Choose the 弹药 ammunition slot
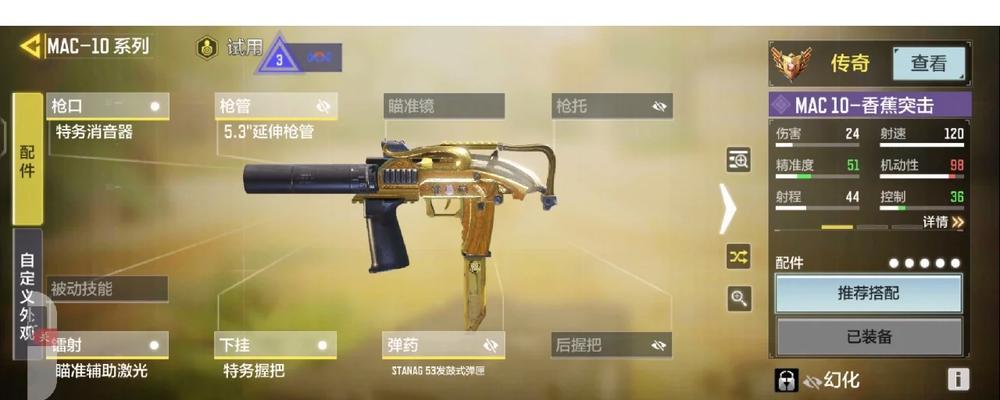Image resolution: width=1000 pixels, height=400 pixels. pos(443,345)
